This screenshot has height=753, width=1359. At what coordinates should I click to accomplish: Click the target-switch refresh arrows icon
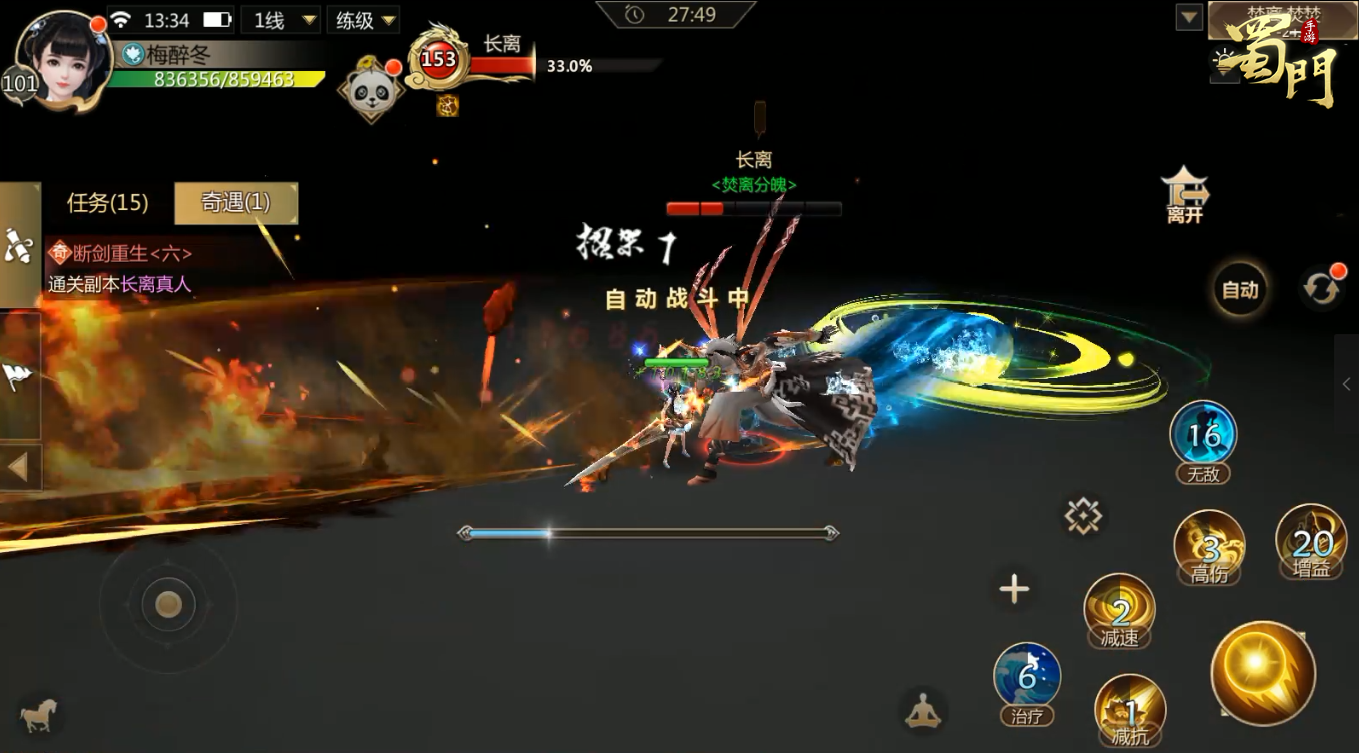(1321, 289)
